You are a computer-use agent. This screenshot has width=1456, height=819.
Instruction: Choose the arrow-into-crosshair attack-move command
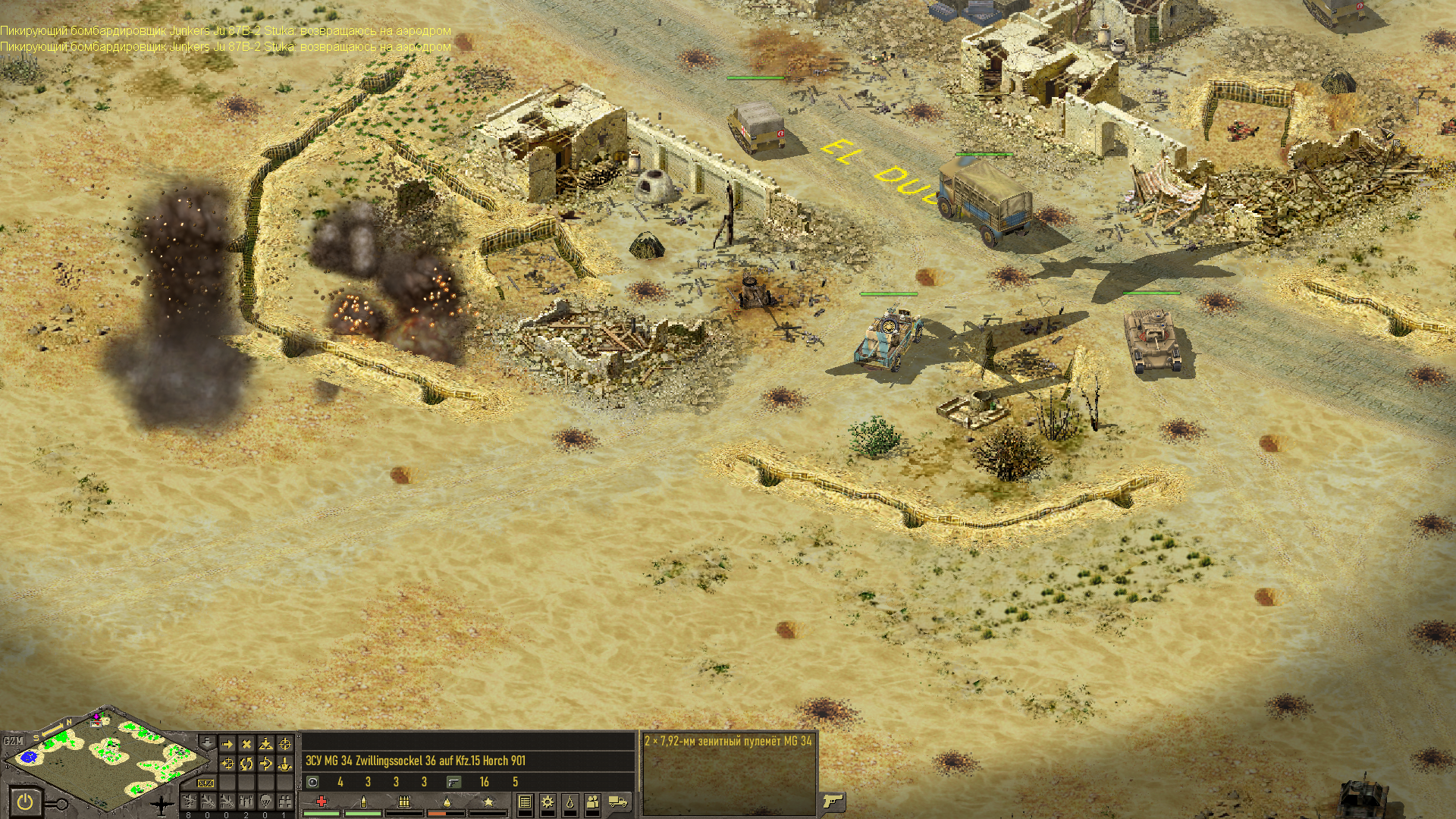pyautogui.click(x=227, y=764)
